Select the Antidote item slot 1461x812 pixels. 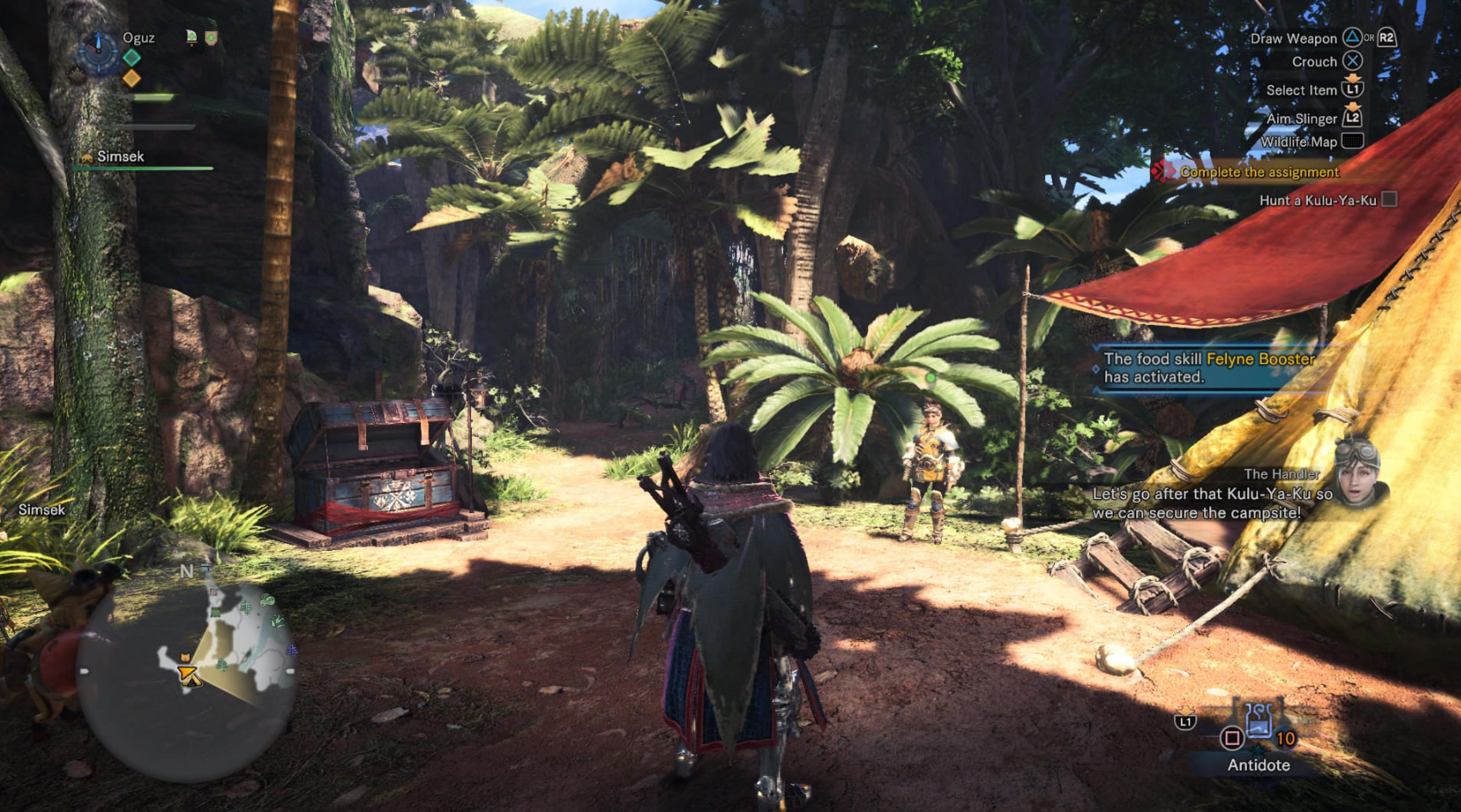1258,723
